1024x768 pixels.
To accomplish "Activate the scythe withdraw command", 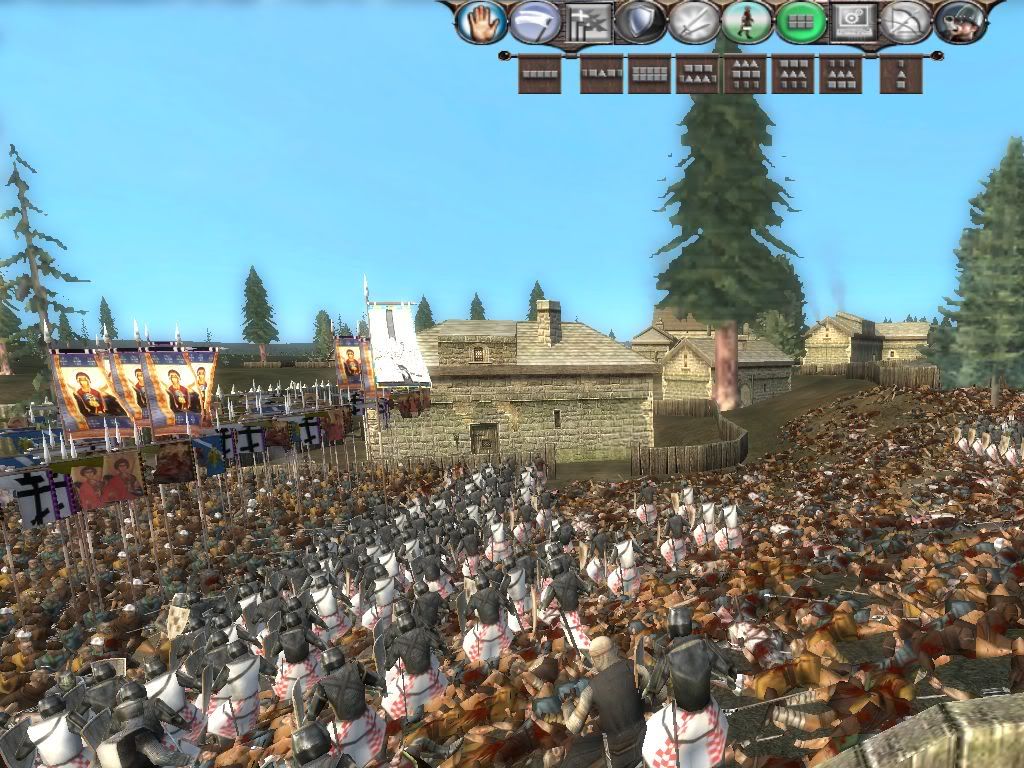I will click(x=535, y=22).
